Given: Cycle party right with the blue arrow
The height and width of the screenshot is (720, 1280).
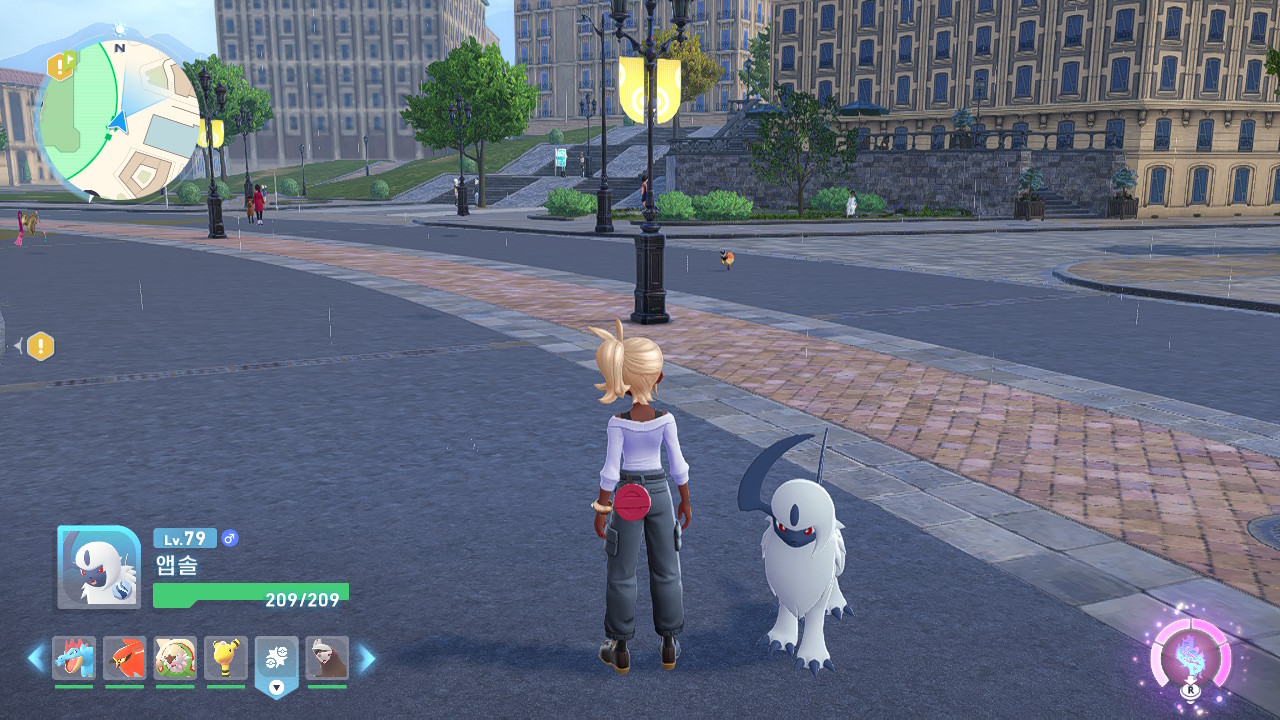Looking at the screenshot, I should coord(367,658).
